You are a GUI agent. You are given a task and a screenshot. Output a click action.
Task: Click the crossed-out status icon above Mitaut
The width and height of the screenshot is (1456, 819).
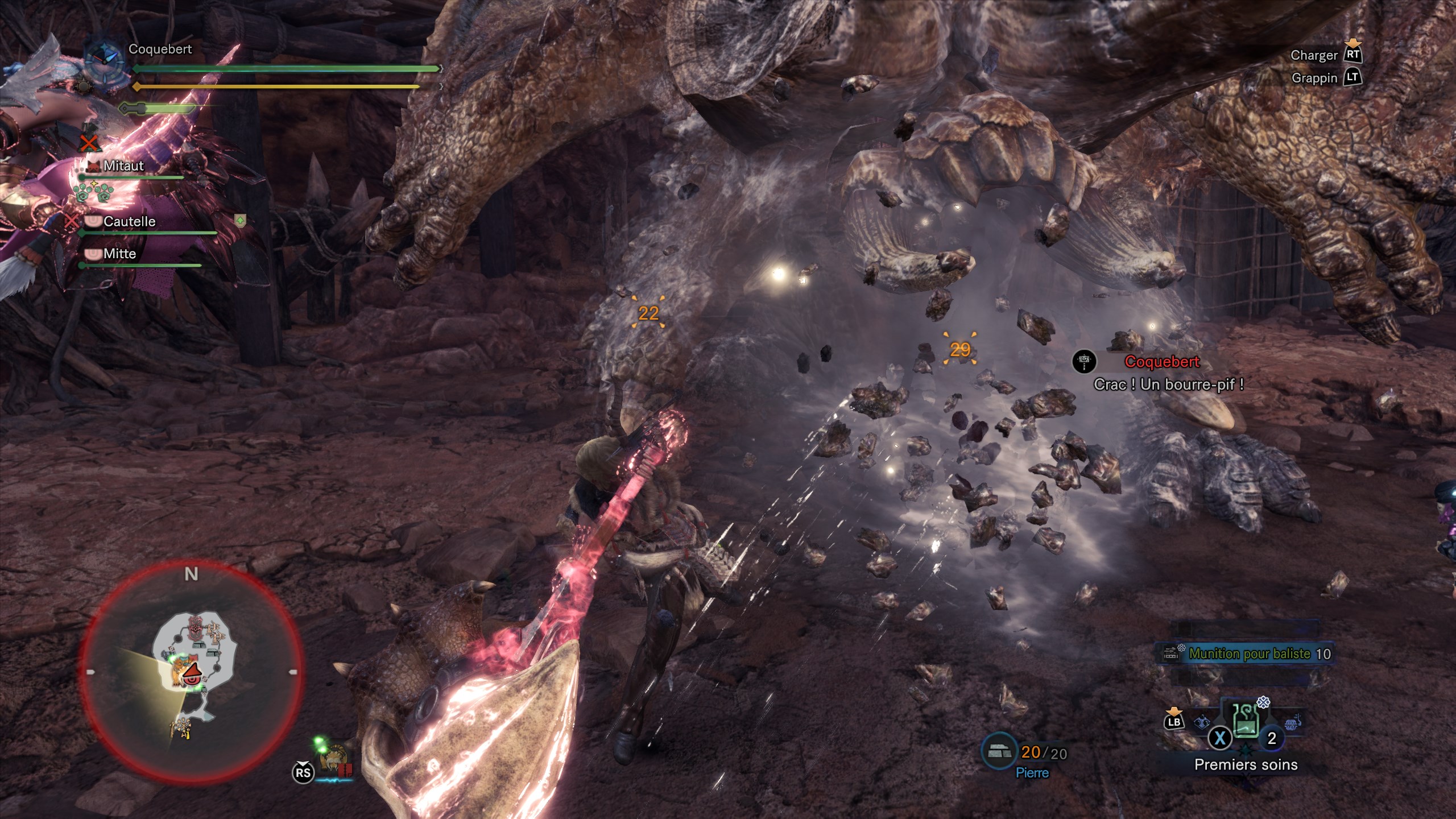[x=88, y=143]
